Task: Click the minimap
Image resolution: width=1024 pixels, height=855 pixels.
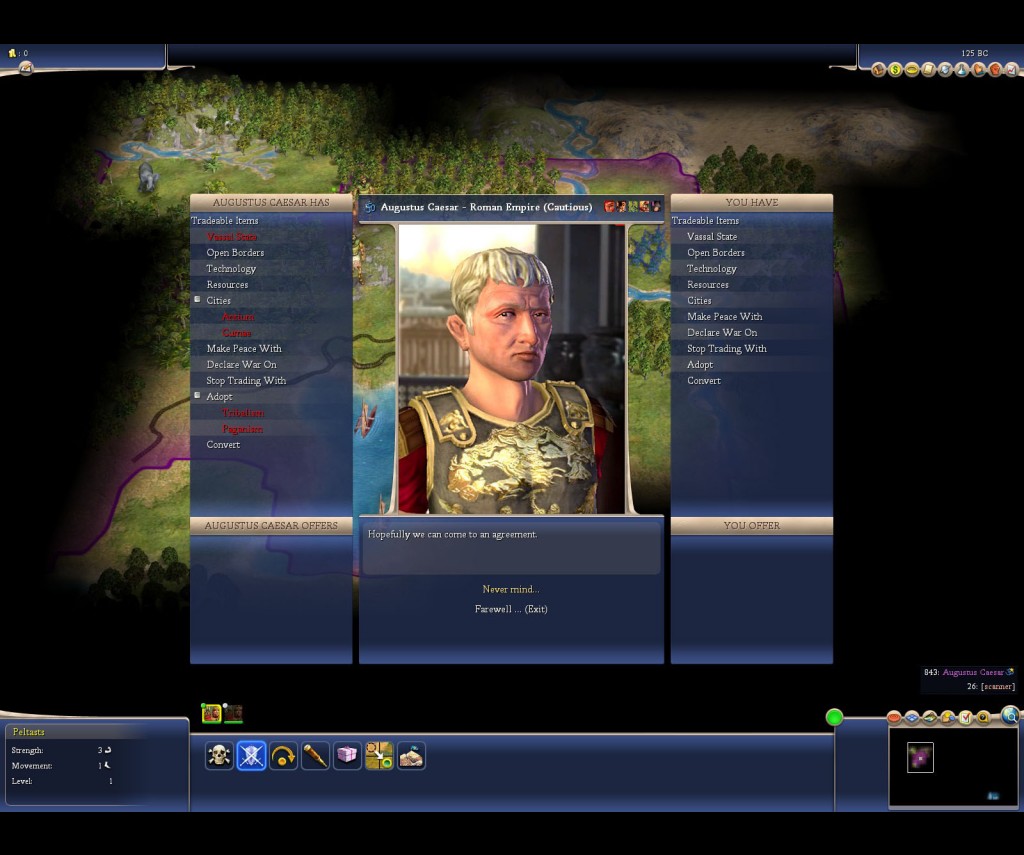Action: pyautogui.click(x=952, y=766)
